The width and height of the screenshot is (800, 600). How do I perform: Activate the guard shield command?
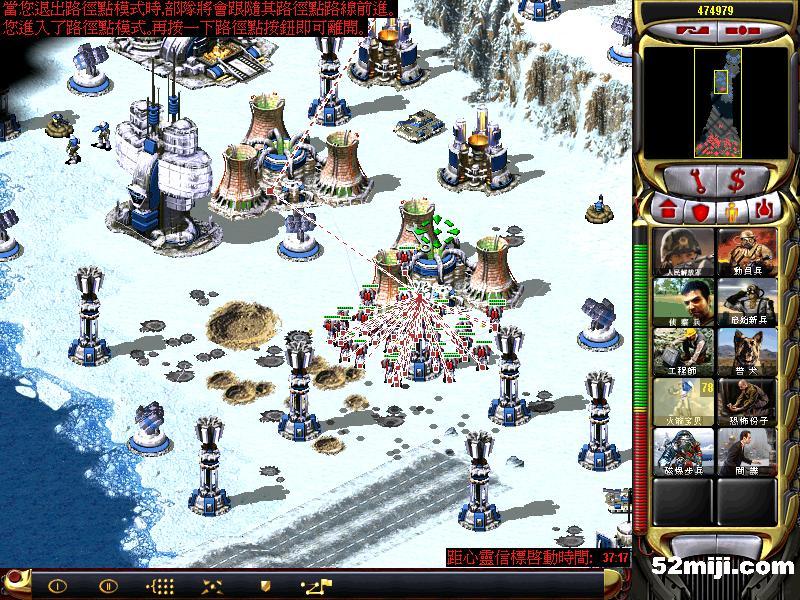265,585
